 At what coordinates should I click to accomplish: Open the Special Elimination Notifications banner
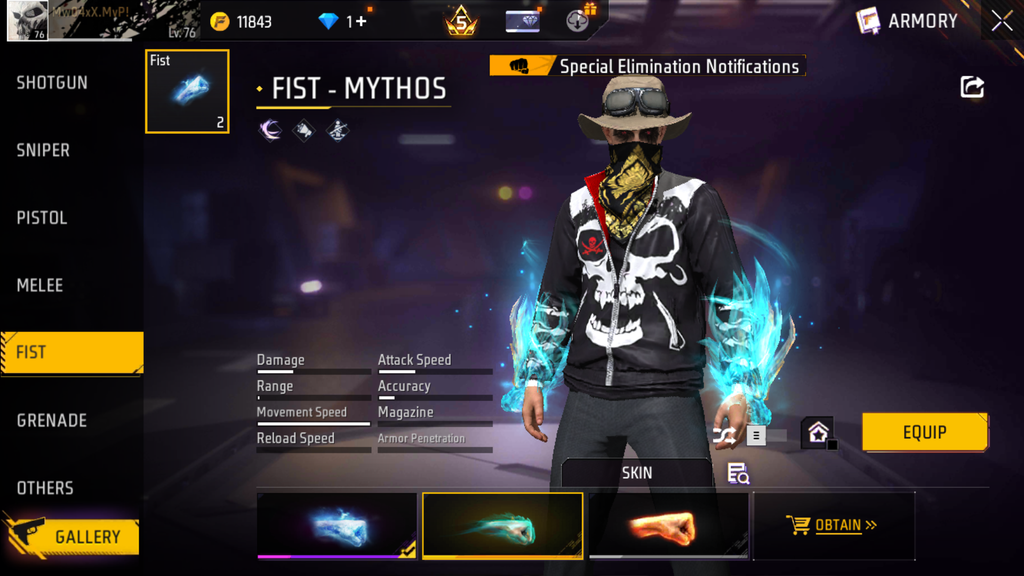648,67
